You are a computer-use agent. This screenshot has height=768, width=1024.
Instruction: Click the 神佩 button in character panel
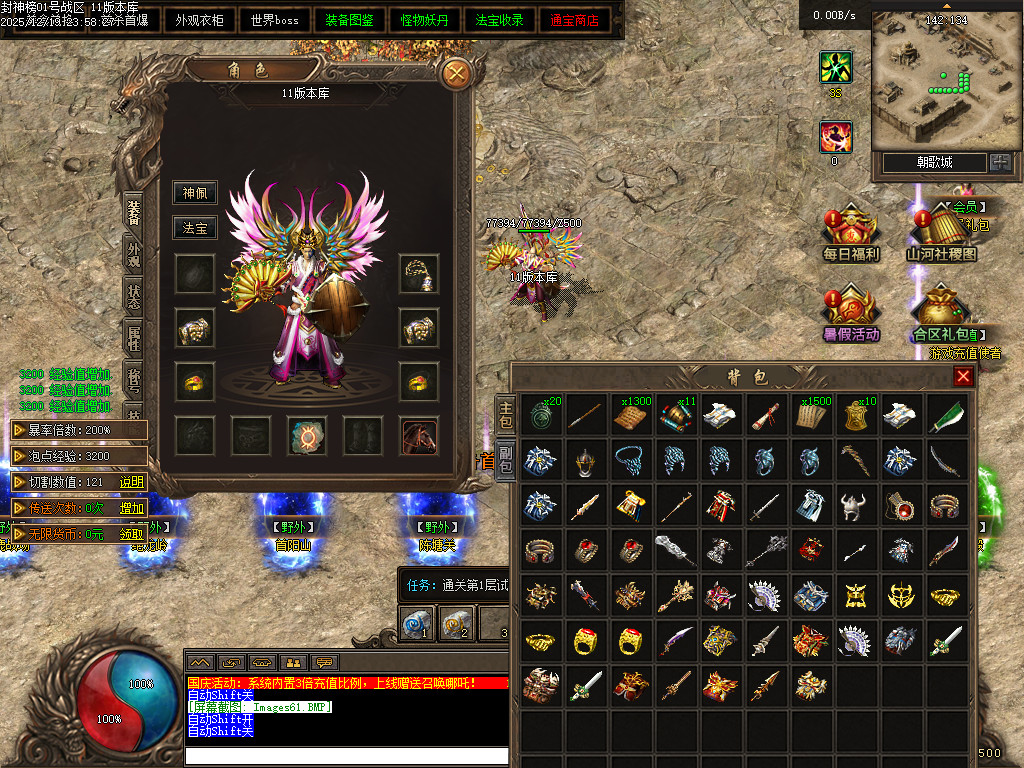[194, 193]
